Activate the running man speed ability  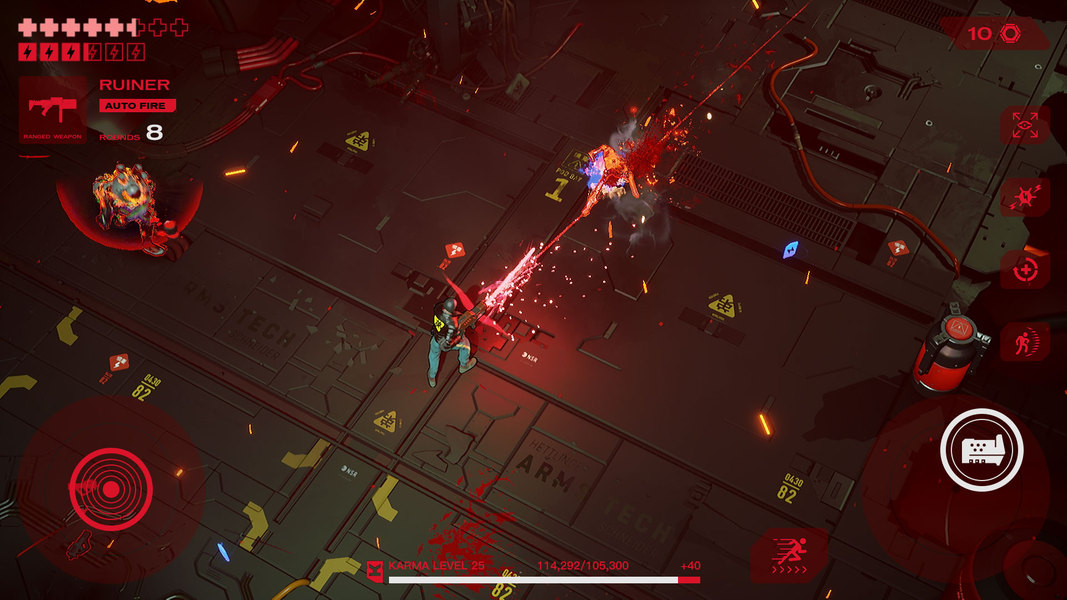point(1024,342)
